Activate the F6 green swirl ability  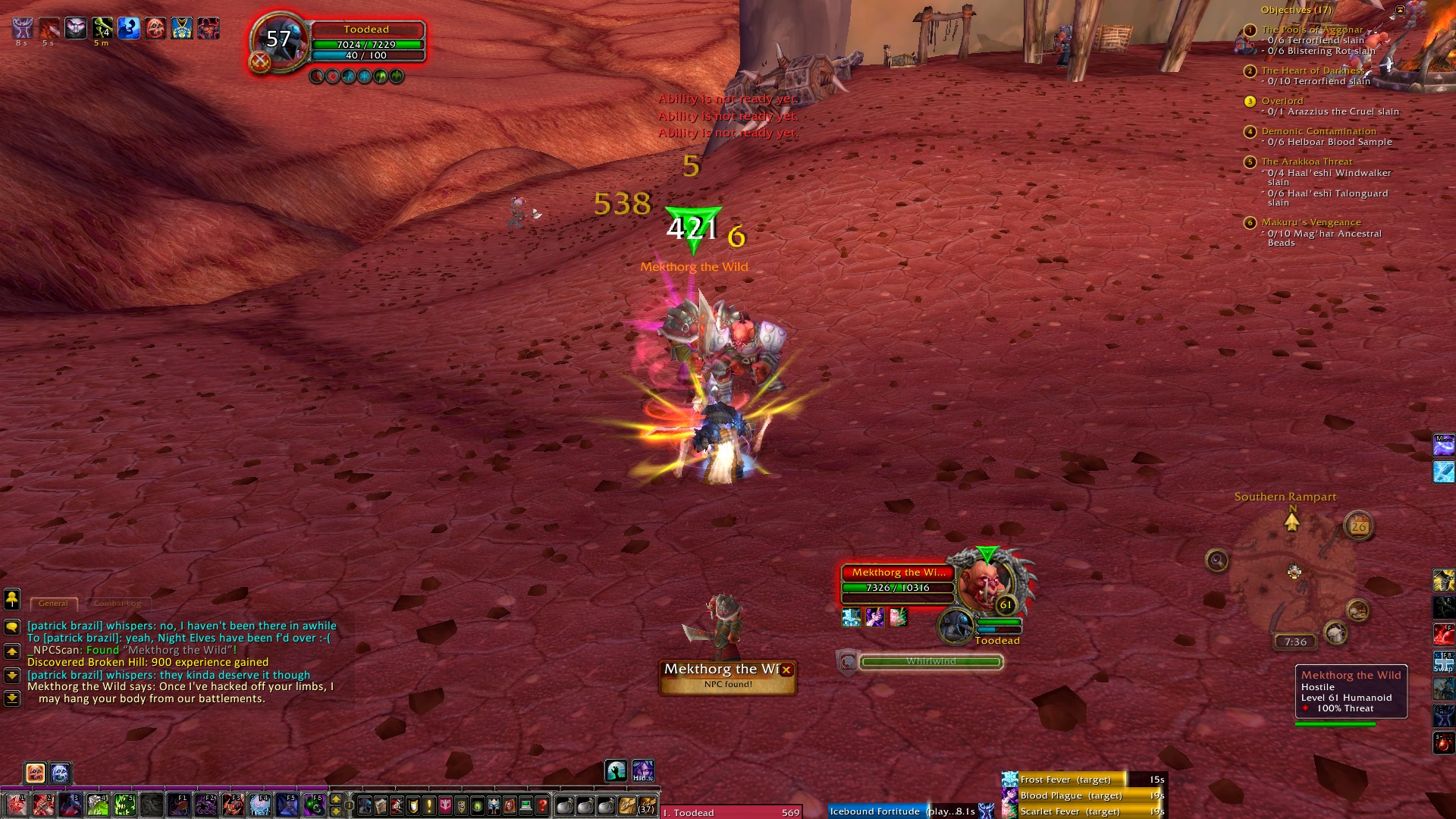[313, 805]
